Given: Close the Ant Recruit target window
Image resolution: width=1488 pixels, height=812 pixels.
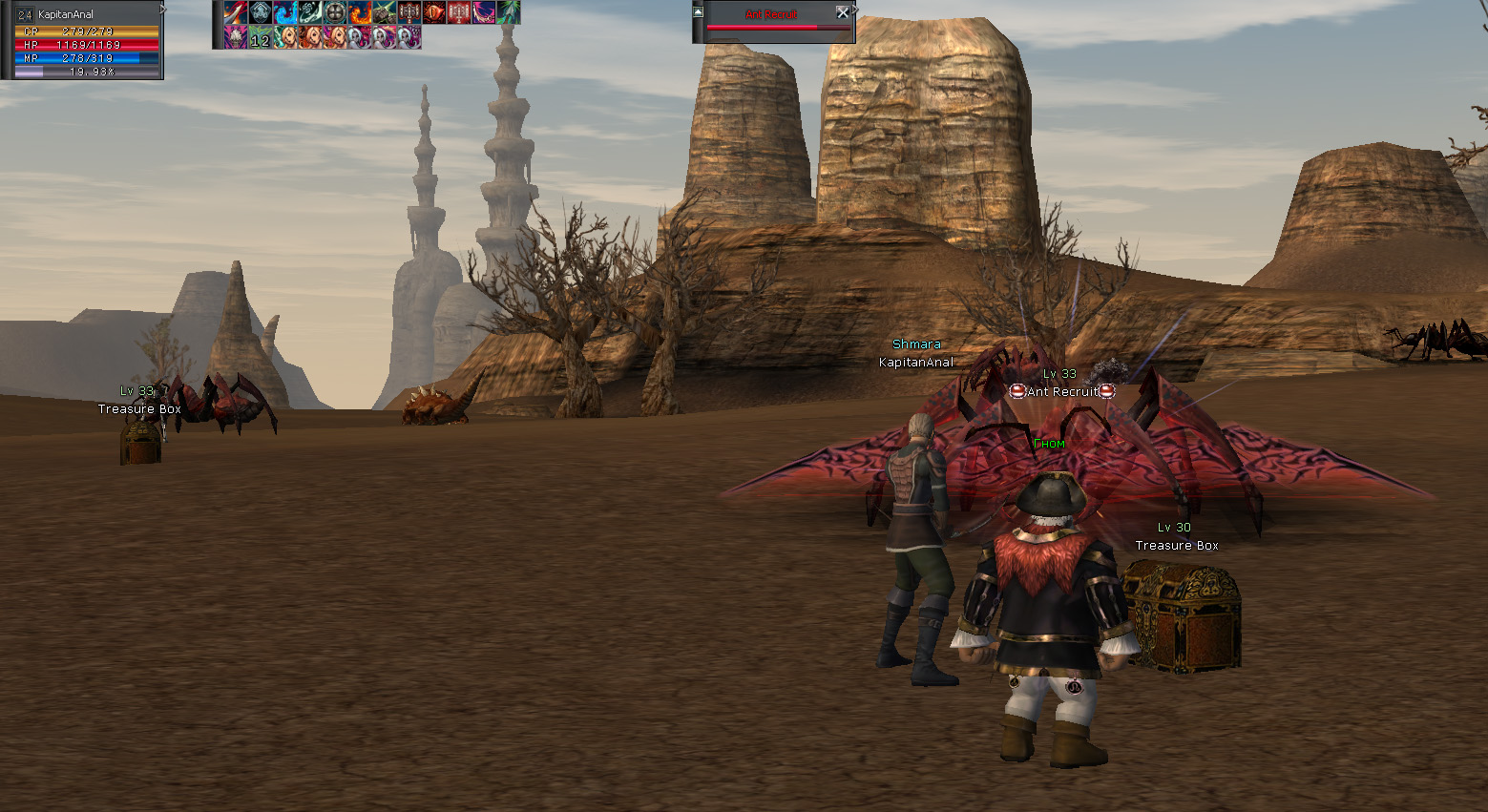Looking at the screenshot, I should coord(842,12).
